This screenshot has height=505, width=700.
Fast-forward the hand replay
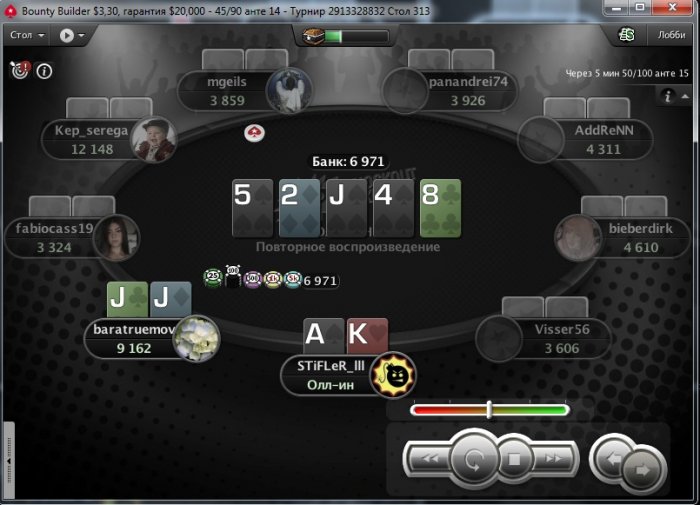click(554, 459)
